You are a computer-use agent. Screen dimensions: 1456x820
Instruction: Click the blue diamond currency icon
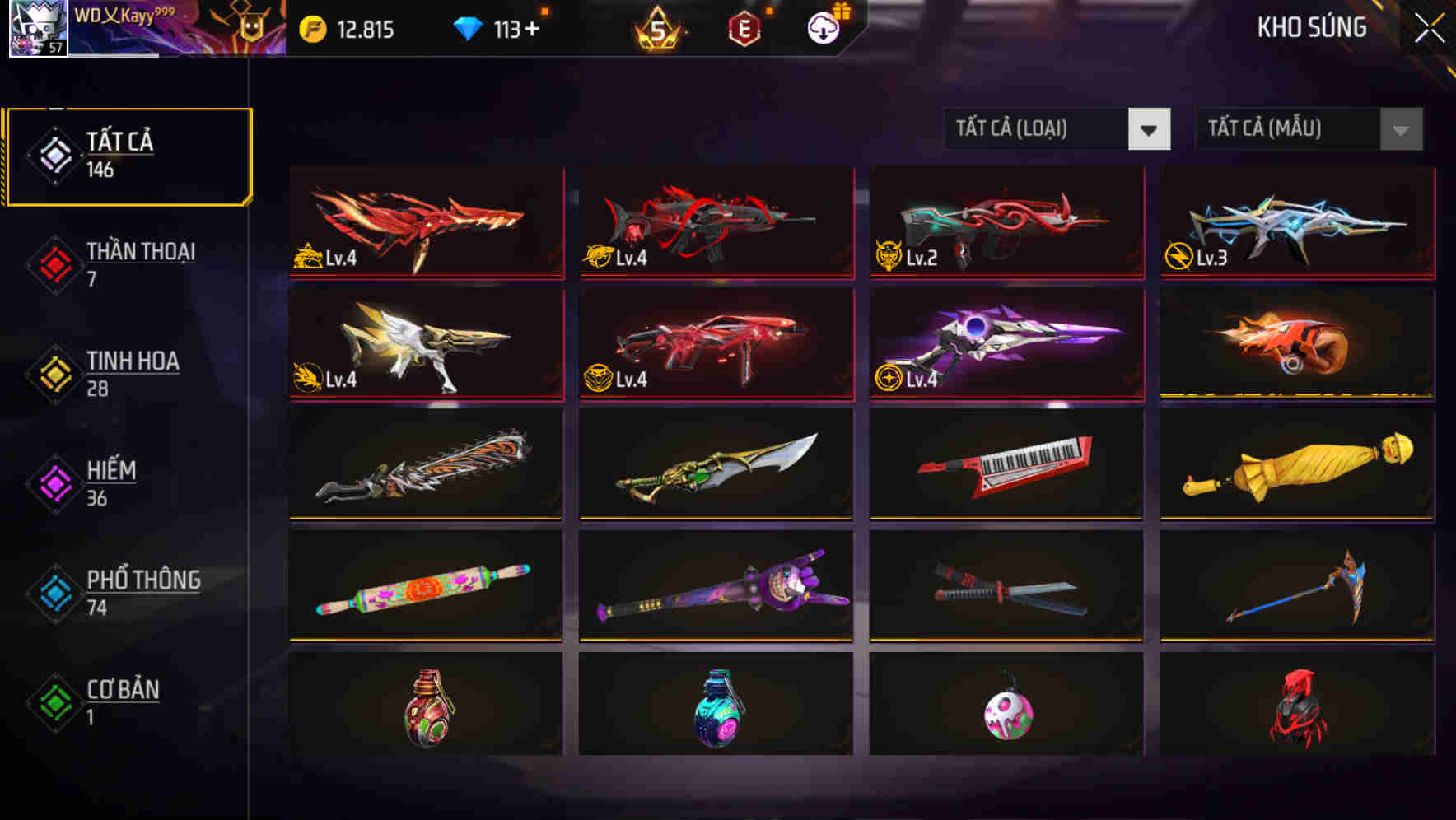click(469, 27)
